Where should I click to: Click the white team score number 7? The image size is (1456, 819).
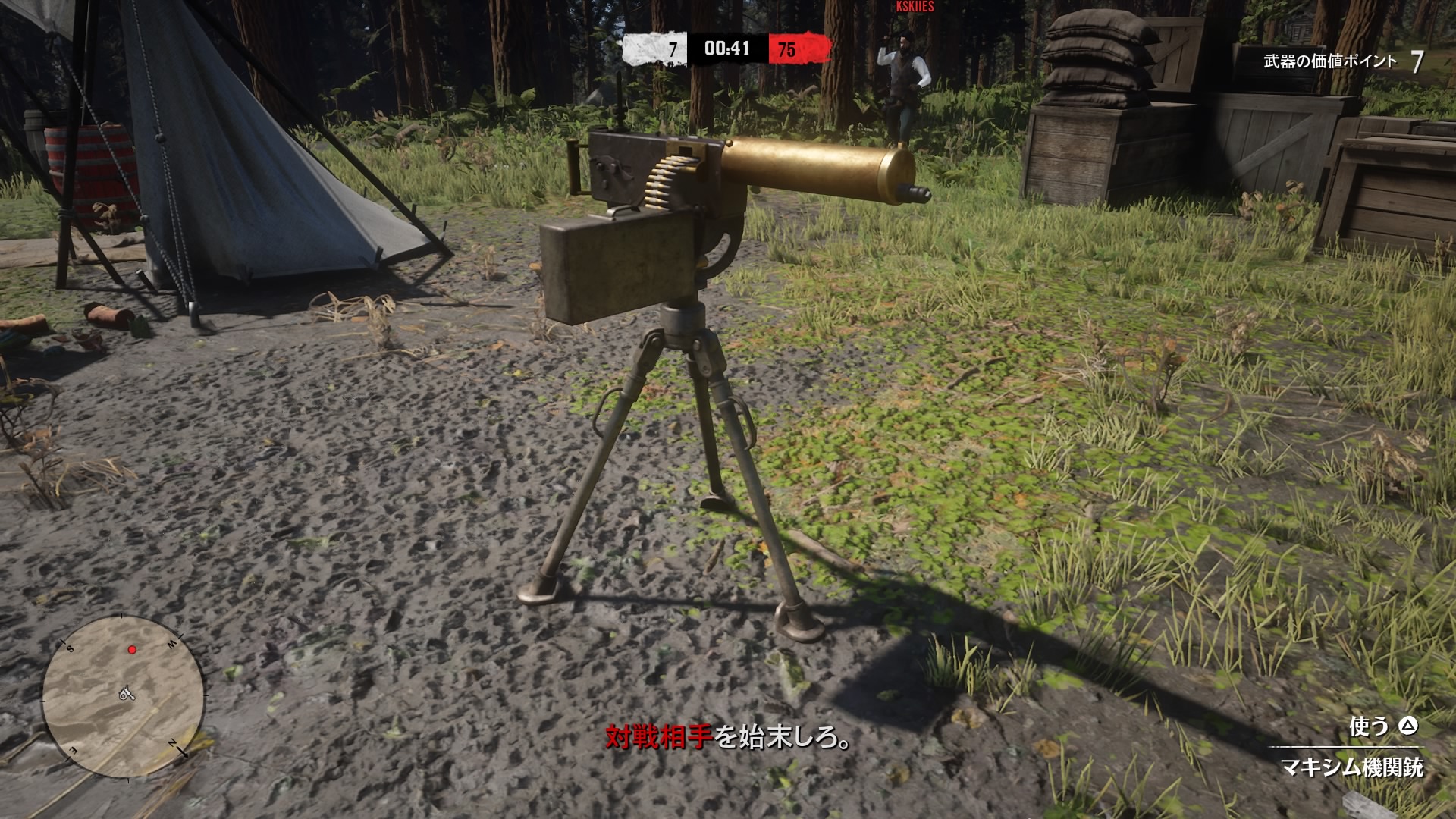[672, 47]
